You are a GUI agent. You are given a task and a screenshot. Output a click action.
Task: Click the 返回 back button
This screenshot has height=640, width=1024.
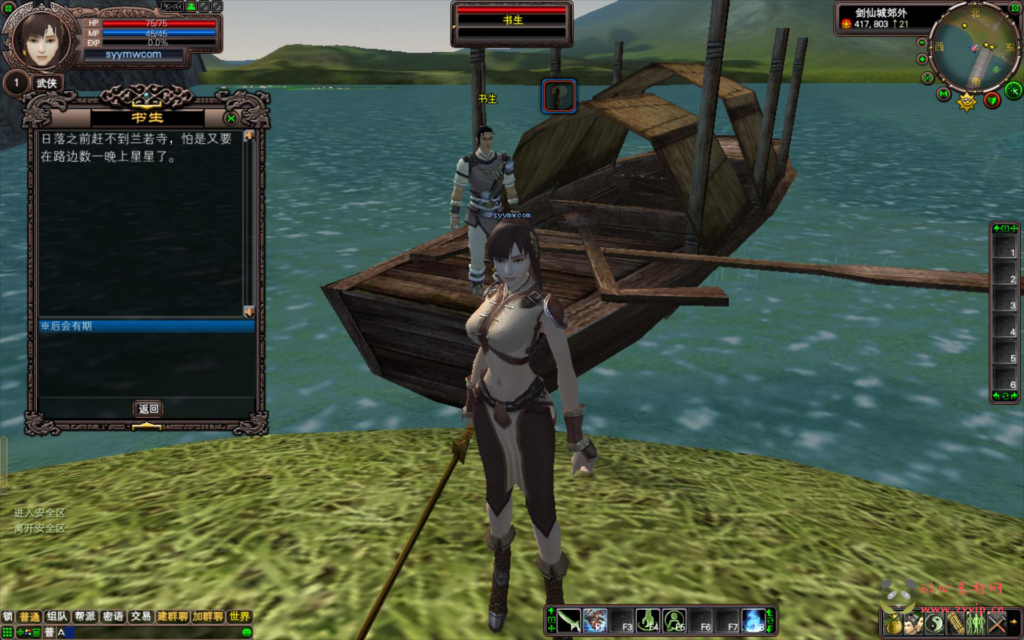coord(148,408)
